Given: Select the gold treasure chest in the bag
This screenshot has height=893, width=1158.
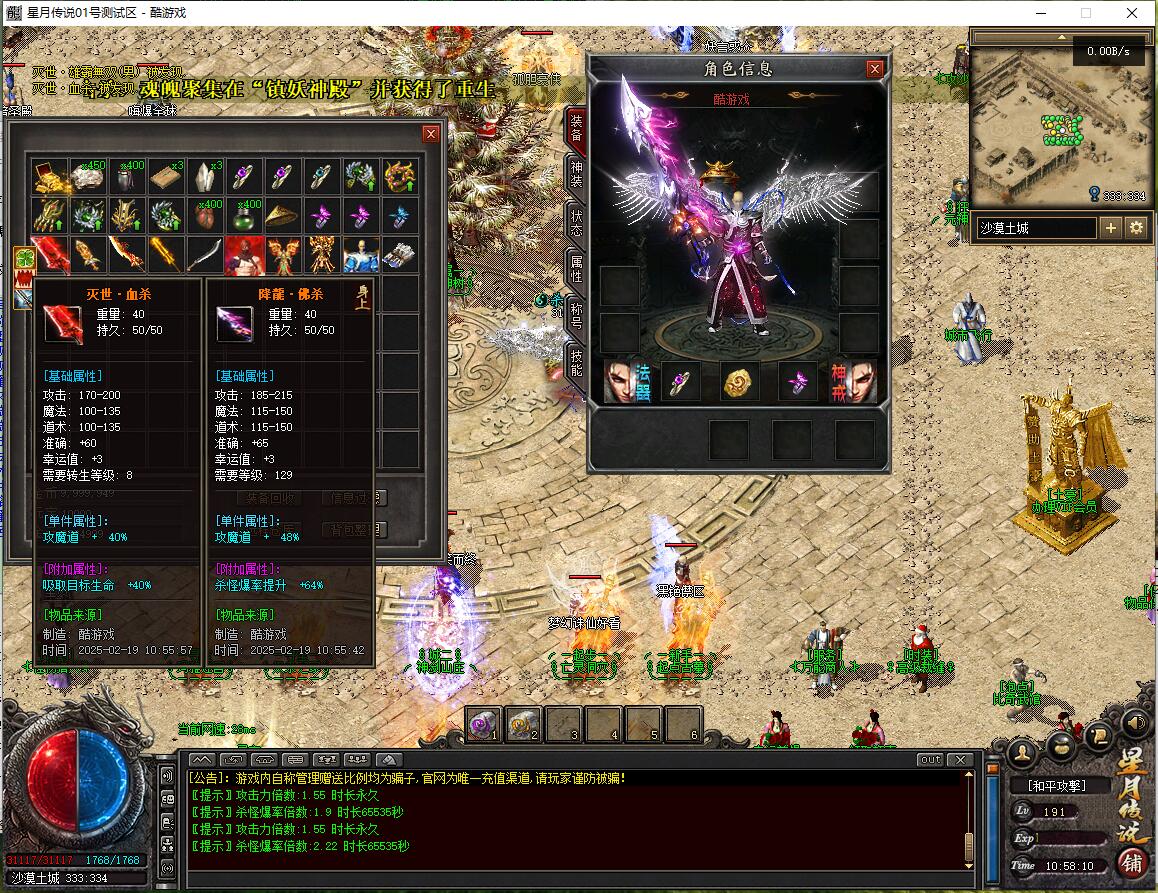Looking at the screenshot, I should point(50,177).
